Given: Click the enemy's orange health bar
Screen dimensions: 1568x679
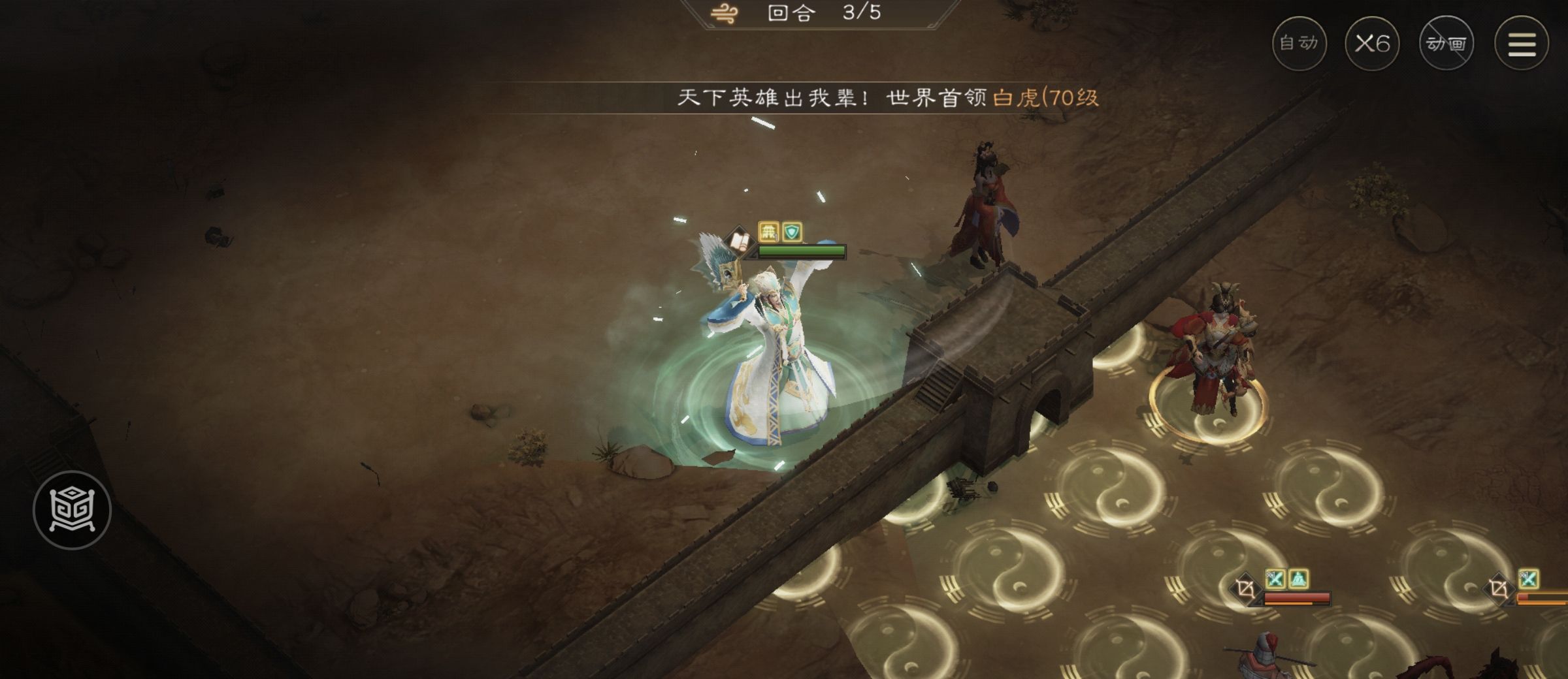Looking at the screenshot, I should coord(1287,603).
